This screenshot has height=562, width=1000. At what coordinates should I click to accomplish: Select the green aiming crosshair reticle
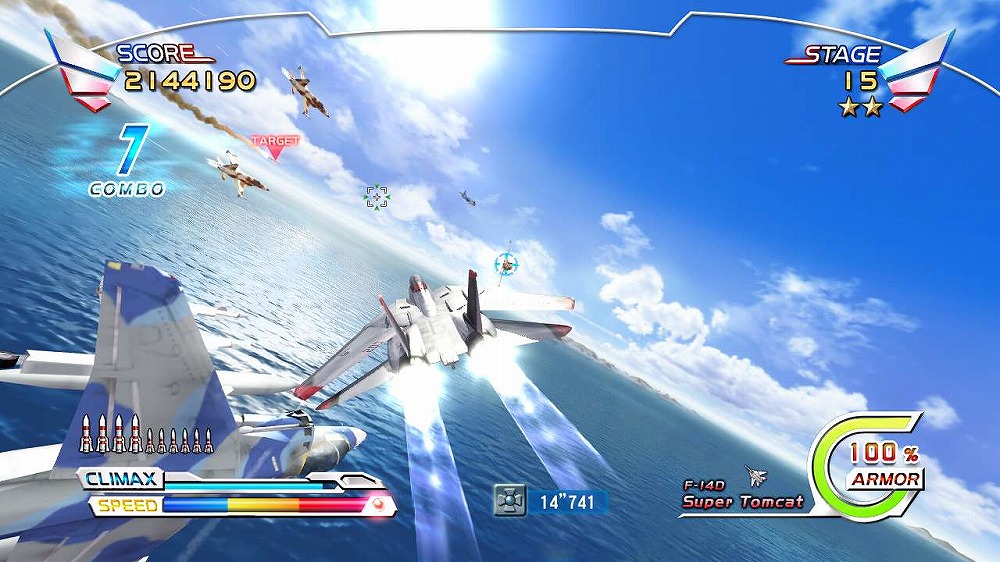[x=376, y=197]
